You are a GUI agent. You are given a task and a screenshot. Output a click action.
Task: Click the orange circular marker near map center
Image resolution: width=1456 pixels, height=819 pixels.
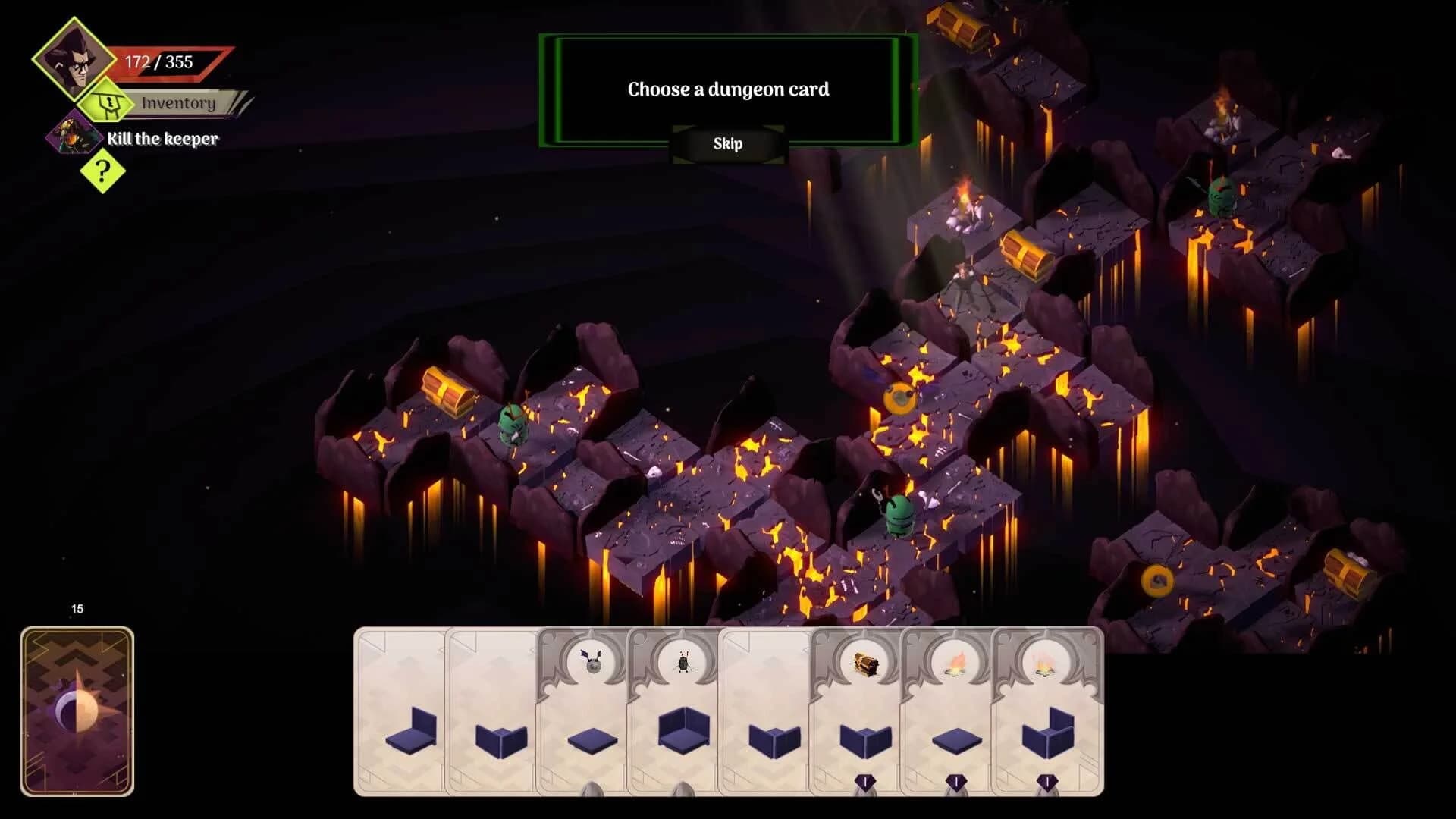pyautogui.click(x=899, y=396)
